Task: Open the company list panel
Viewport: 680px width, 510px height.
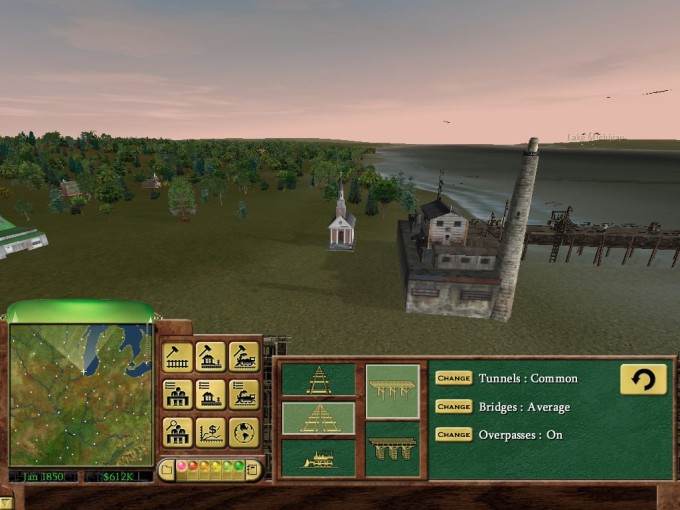Action: coord(177,394)
